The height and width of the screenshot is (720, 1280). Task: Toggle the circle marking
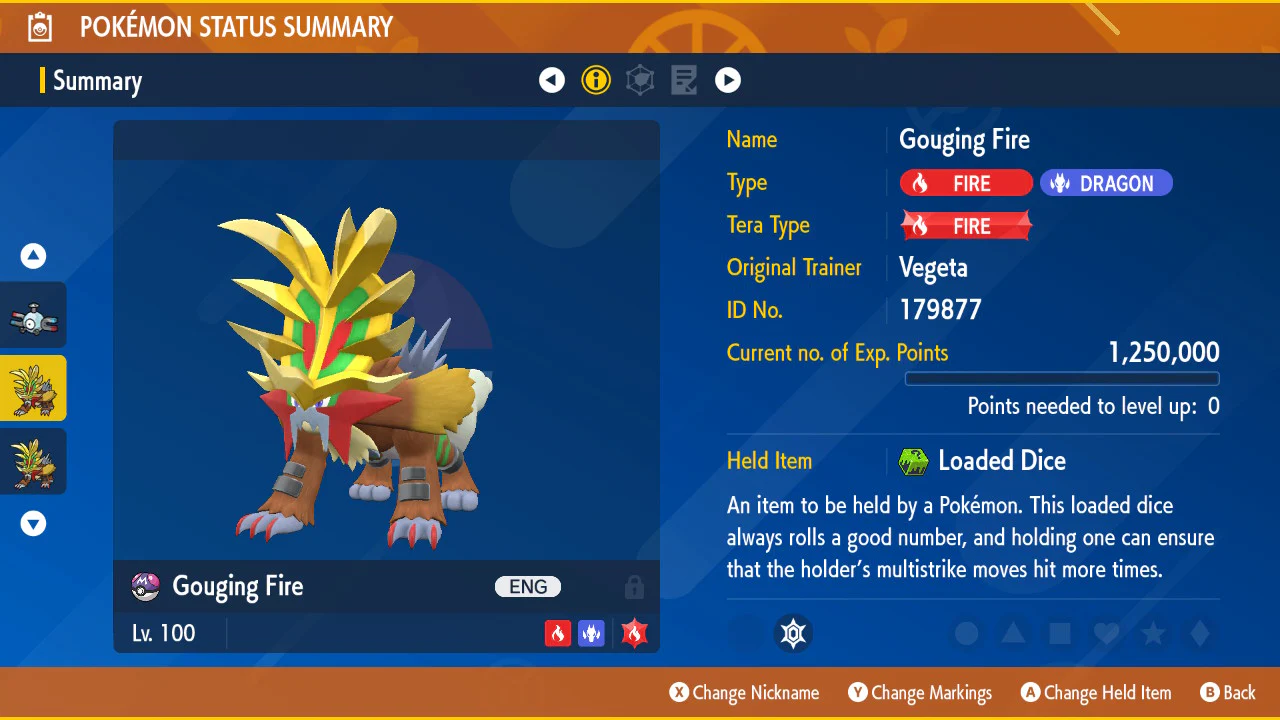pos(966,633)
